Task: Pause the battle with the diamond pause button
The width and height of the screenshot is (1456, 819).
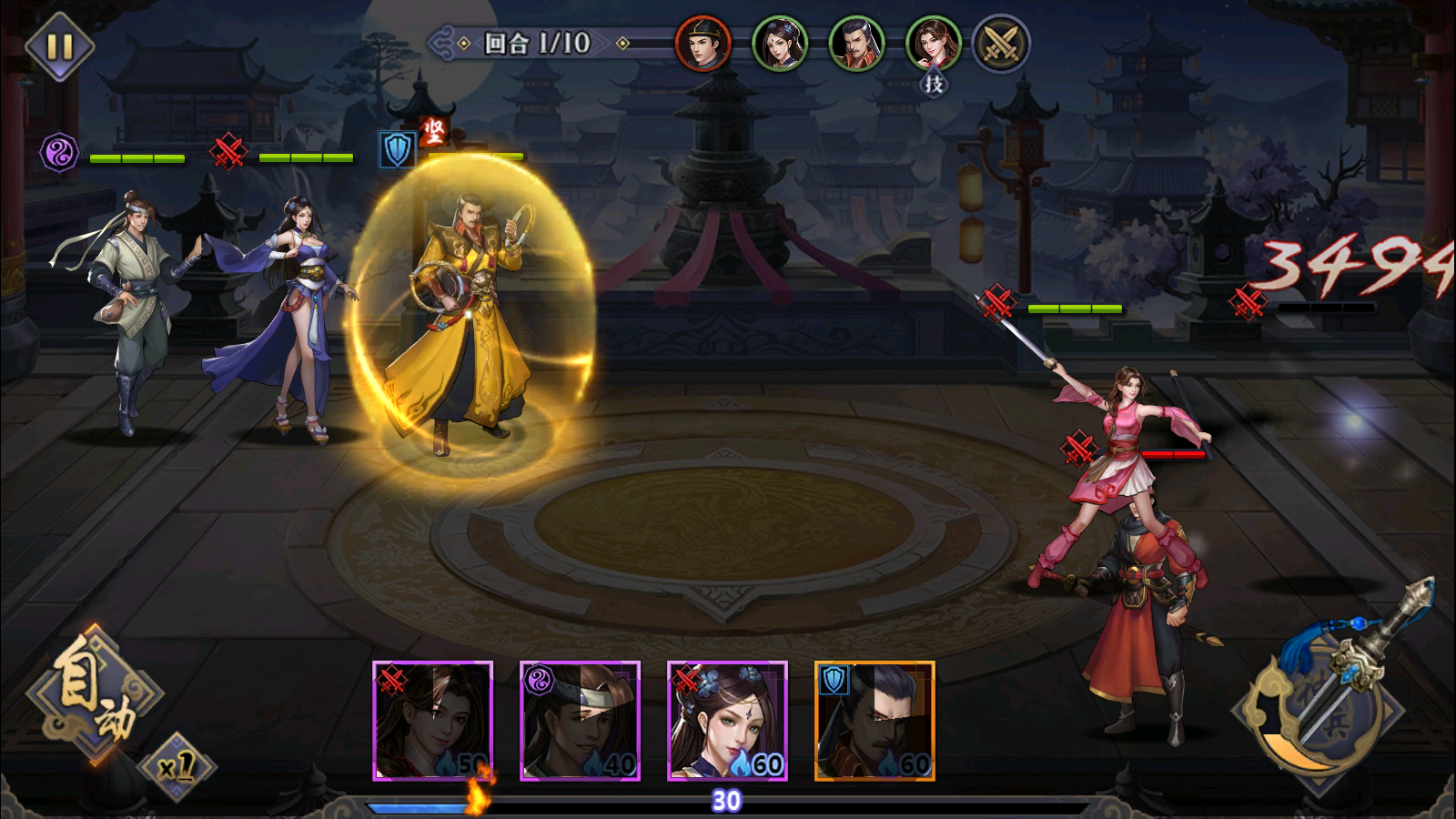Action: click(x=59, y=46)
